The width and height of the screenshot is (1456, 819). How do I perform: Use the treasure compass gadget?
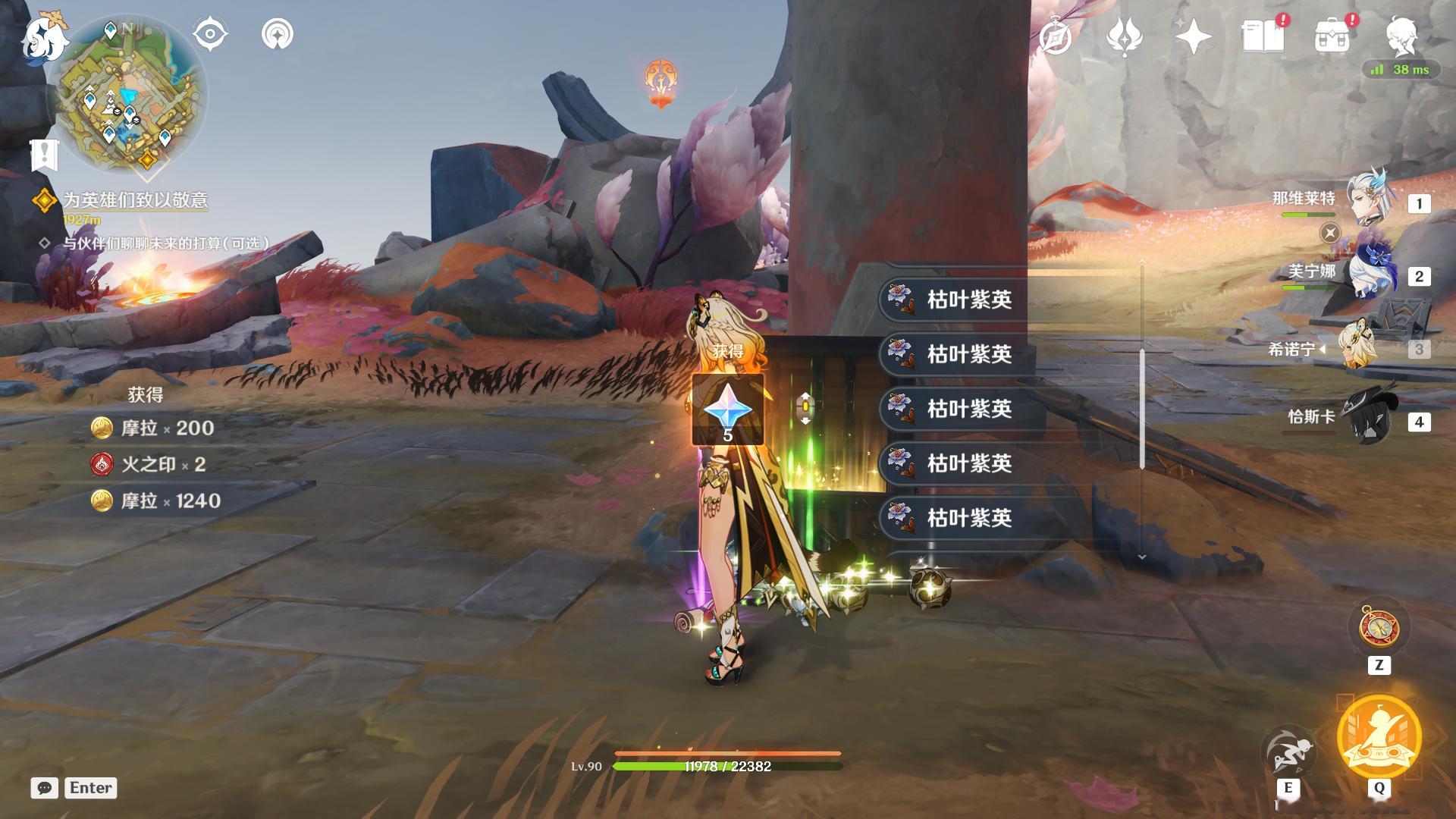1379,626
